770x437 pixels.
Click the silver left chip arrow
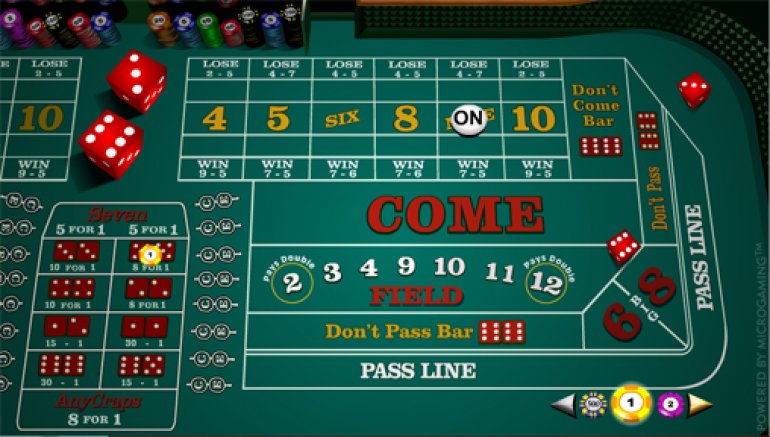click(565, 404)
